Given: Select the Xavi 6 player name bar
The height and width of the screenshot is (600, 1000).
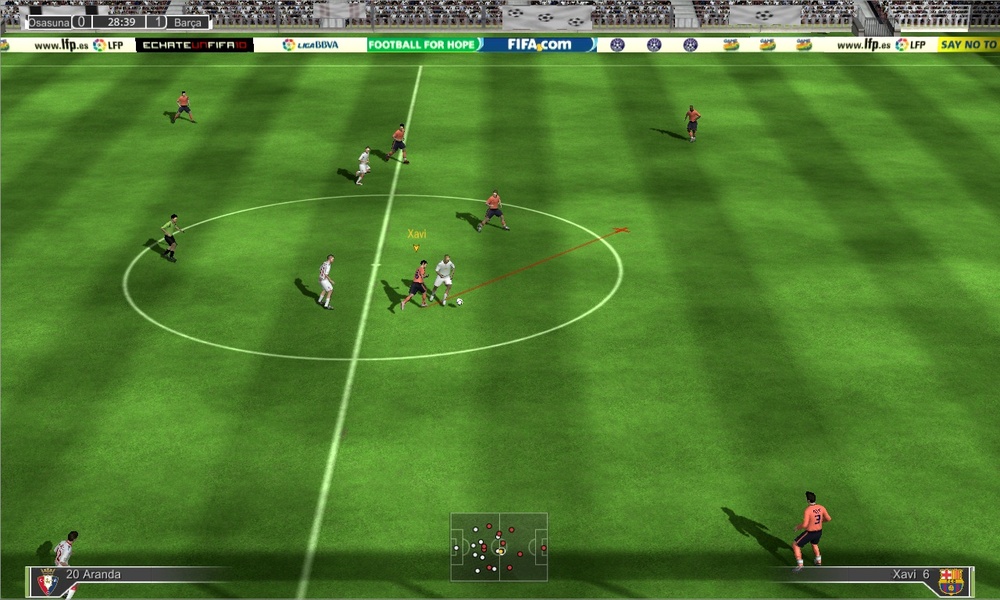Looking at the screenshot, I should click(860, 575).
